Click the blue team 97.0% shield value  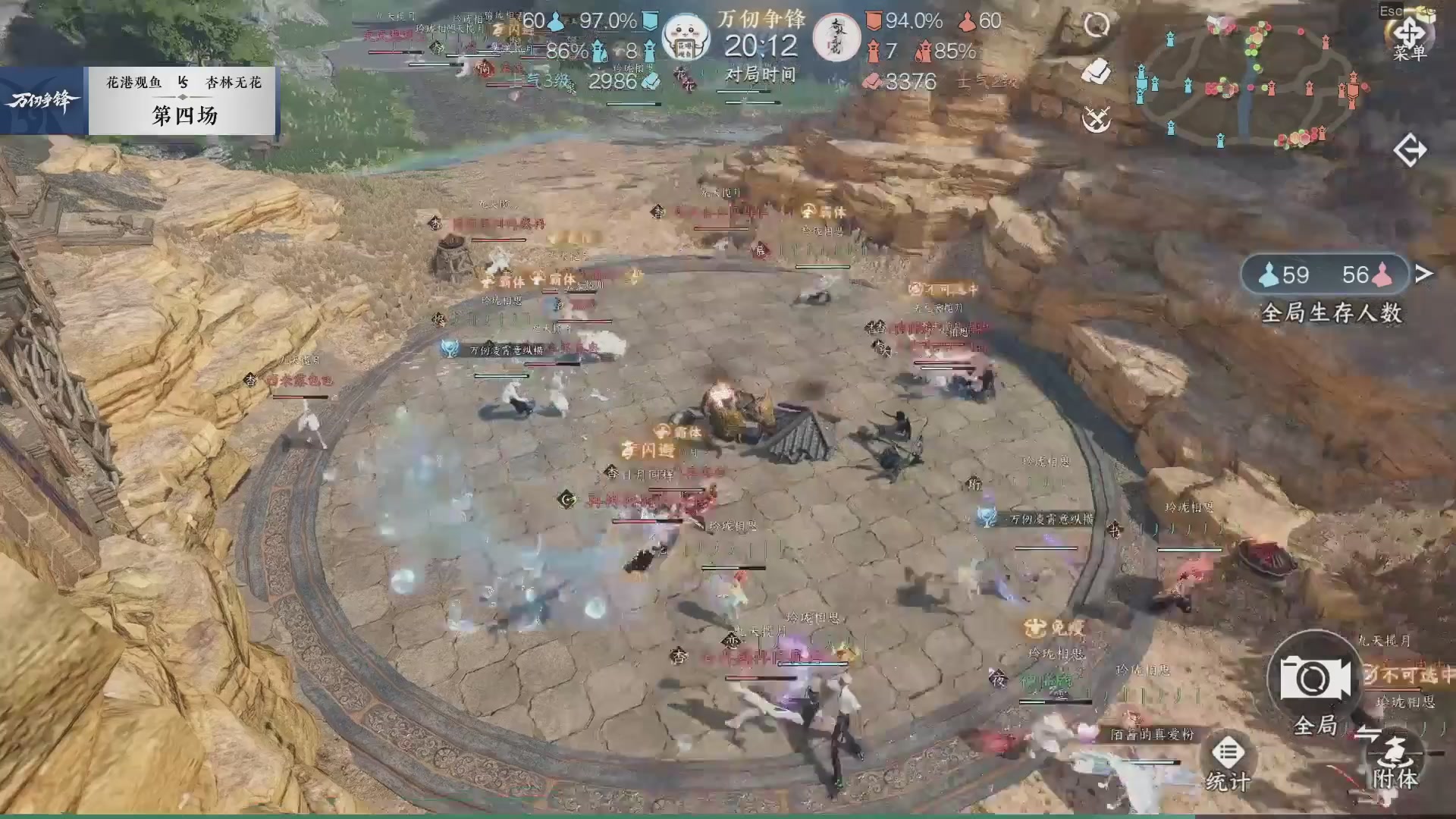[x=607, y=22]
